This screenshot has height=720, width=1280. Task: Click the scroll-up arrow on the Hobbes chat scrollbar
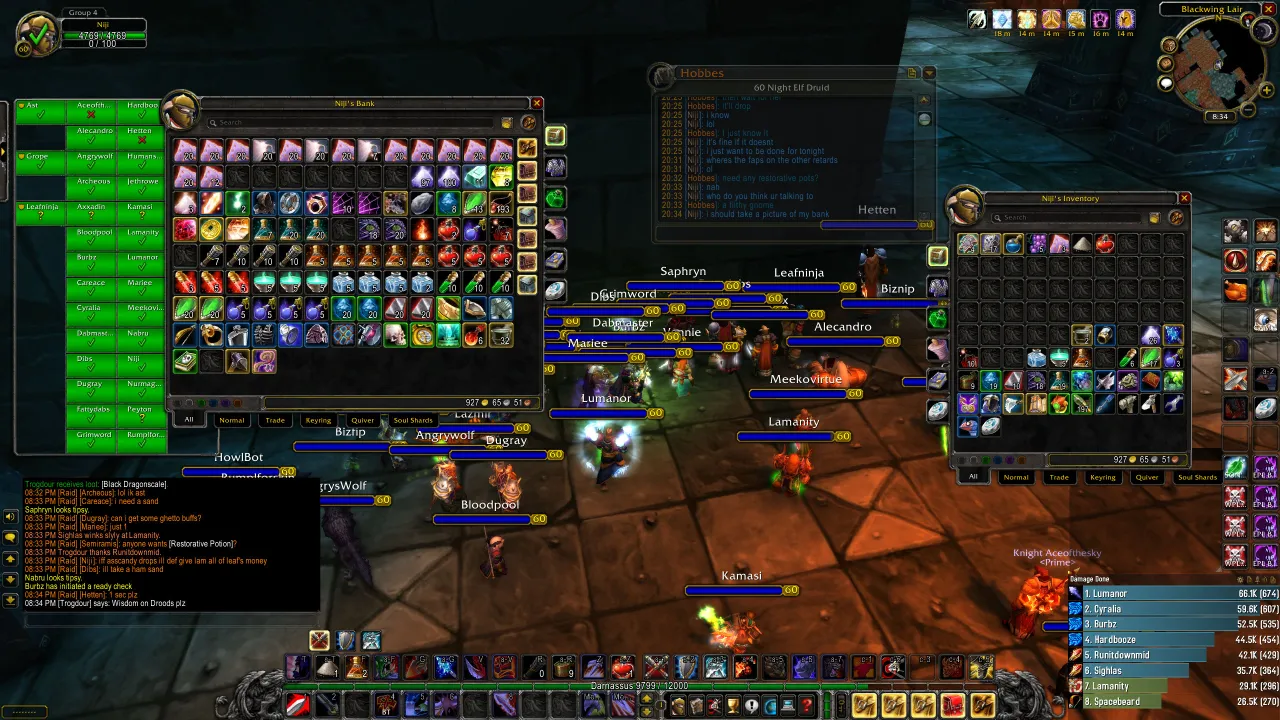[x=923, y=98]
